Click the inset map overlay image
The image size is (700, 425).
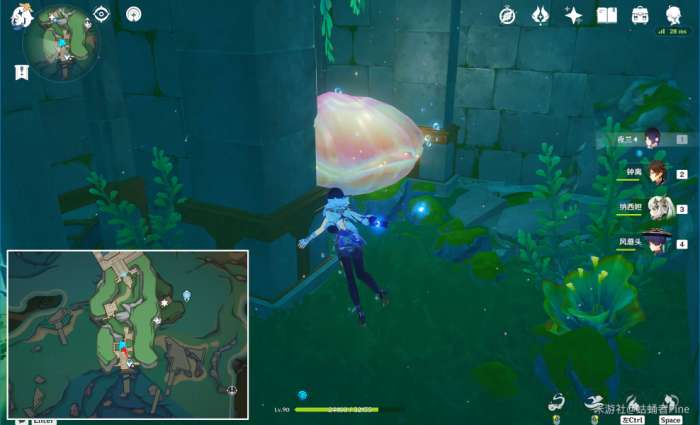[128, 333]
